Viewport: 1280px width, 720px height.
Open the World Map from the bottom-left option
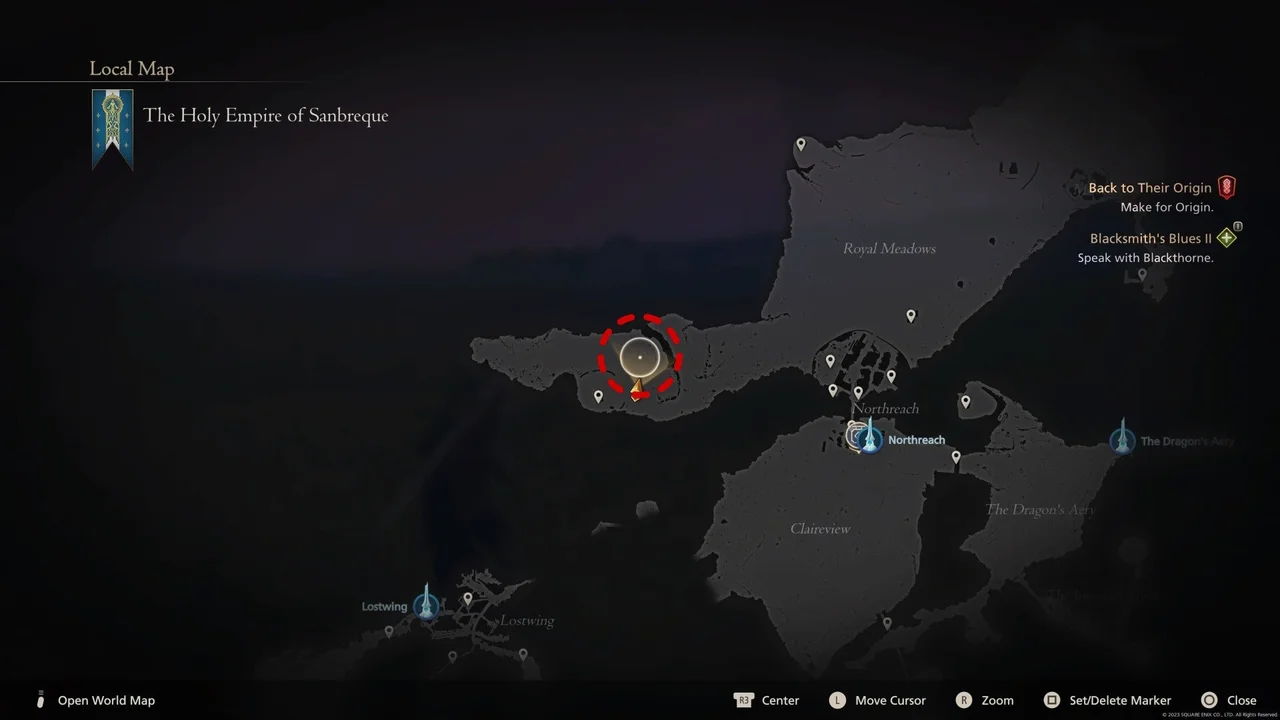(106, 700)
